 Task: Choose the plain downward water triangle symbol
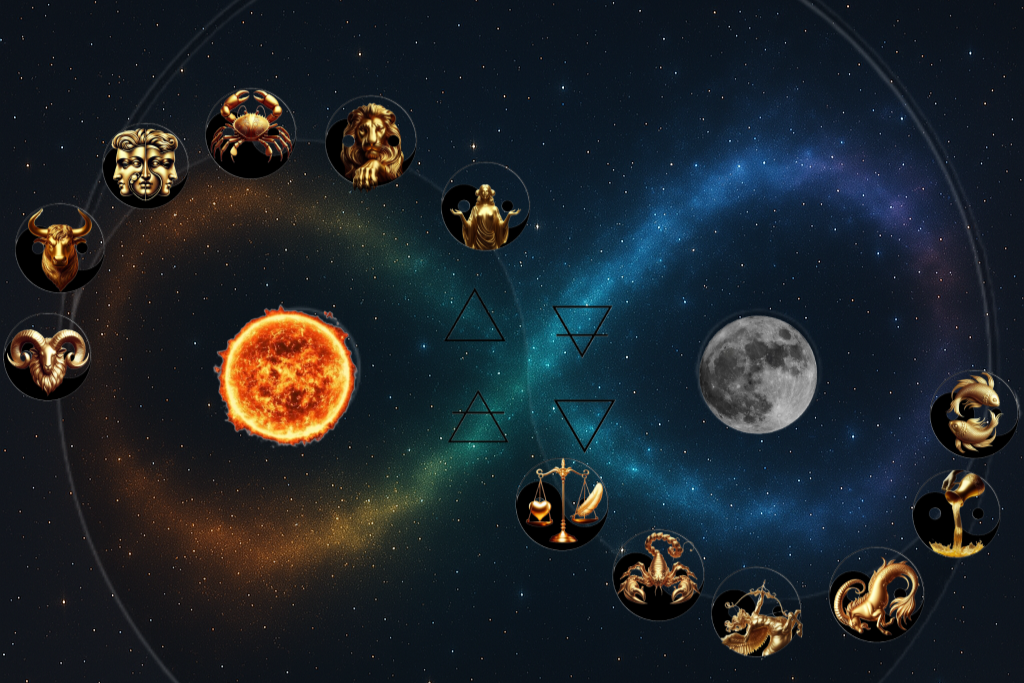pyautogui.click(x=584, y=422)
